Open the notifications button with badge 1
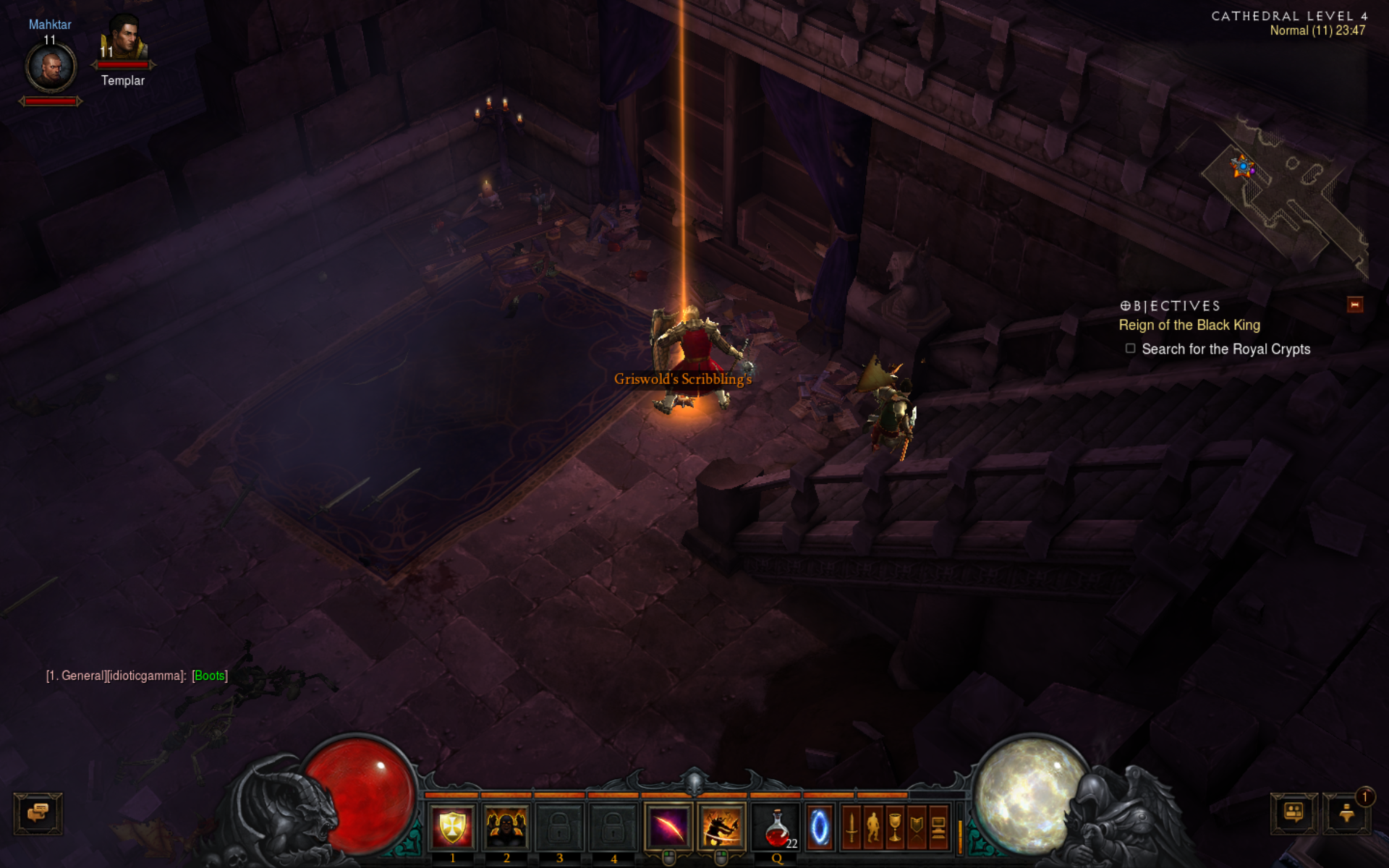1389x868 pixels. [1346, 813]
